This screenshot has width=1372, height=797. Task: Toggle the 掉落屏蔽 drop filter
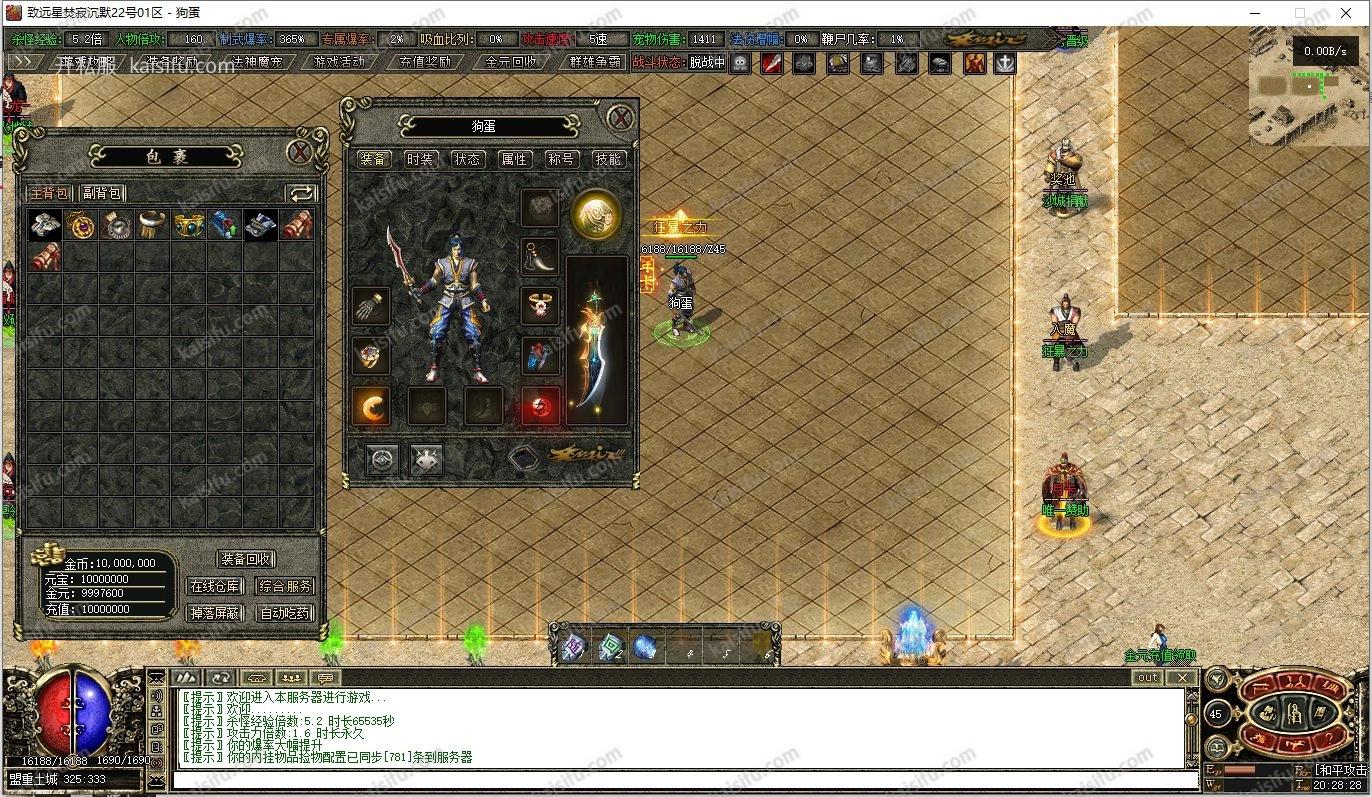215,613
